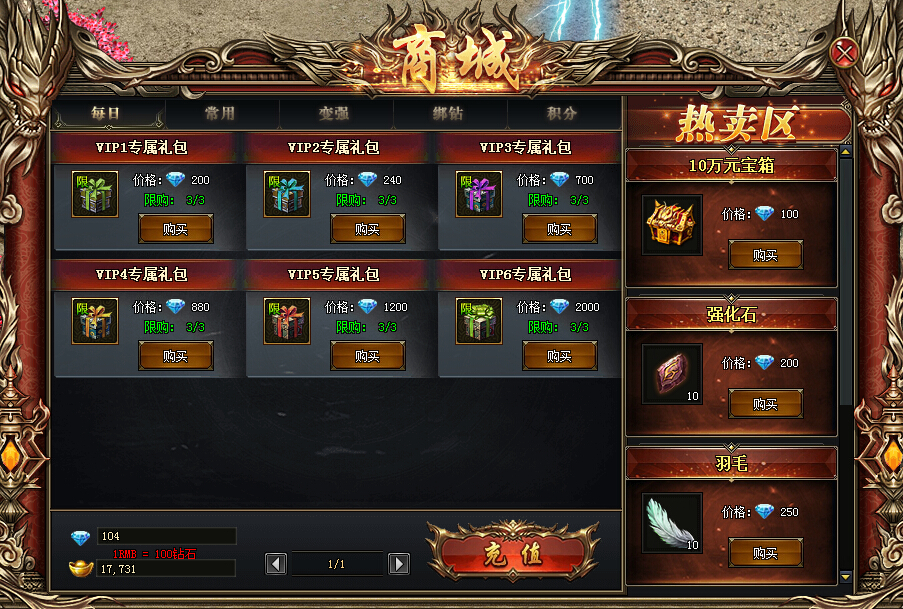Viewport: 903px width, 609px height.
Task: Buy the 10万元宝箱 treasure chest
Action: [x=765, y=255]
